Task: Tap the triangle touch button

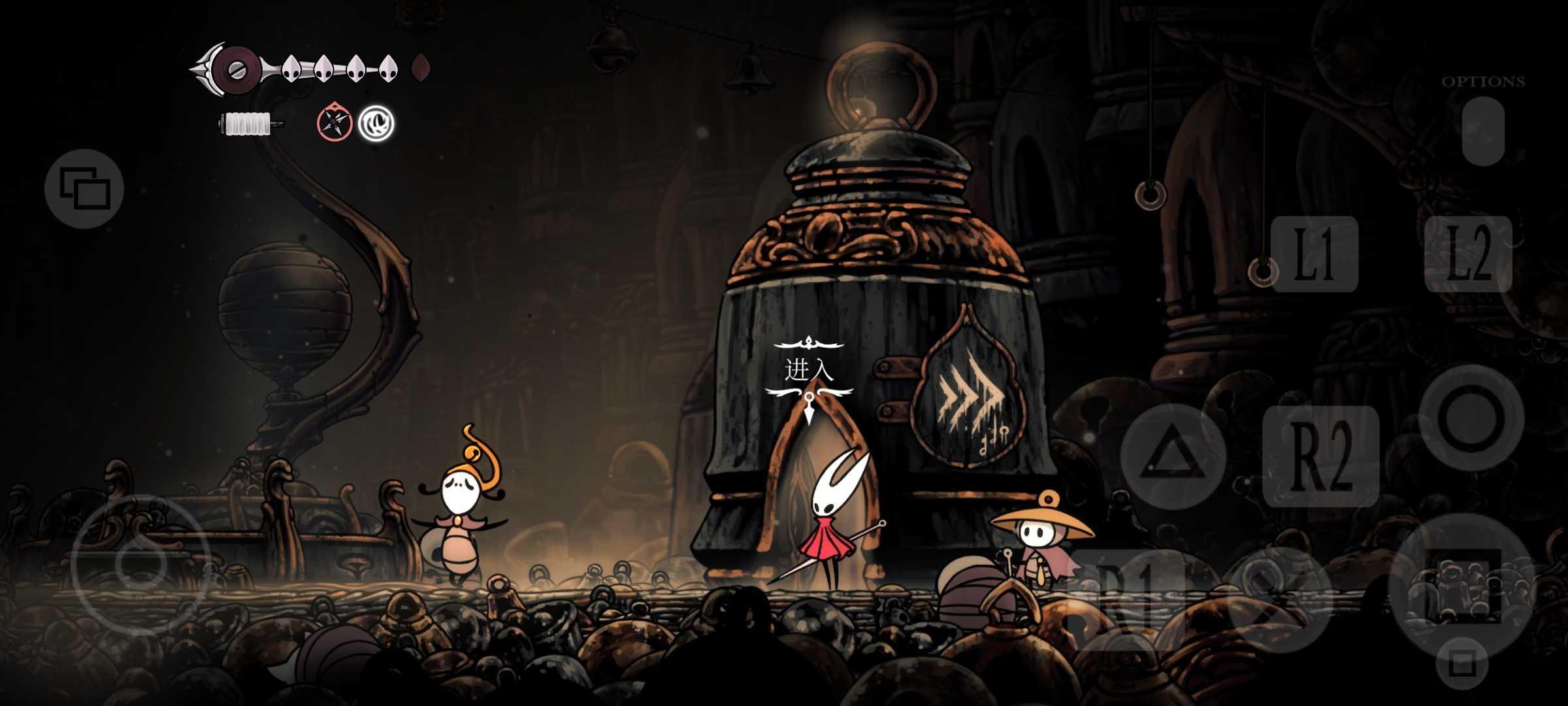Action: point(1173,456)
